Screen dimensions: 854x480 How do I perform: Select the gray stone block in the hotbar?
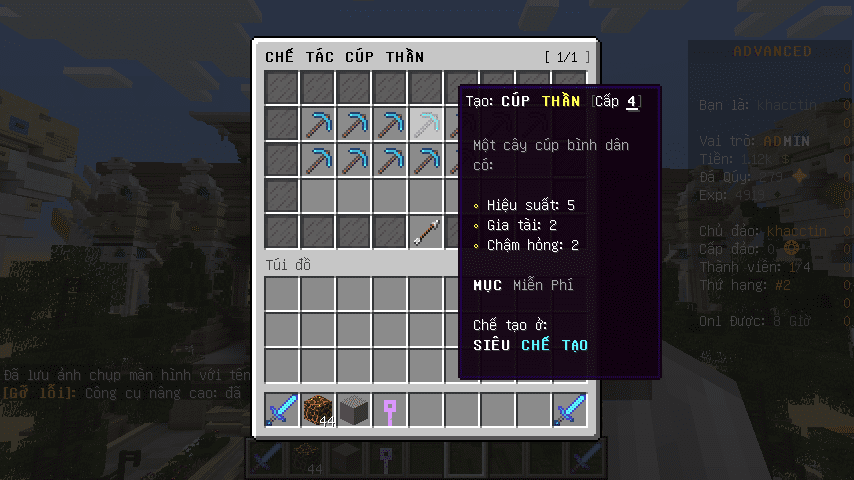[354, 410]
